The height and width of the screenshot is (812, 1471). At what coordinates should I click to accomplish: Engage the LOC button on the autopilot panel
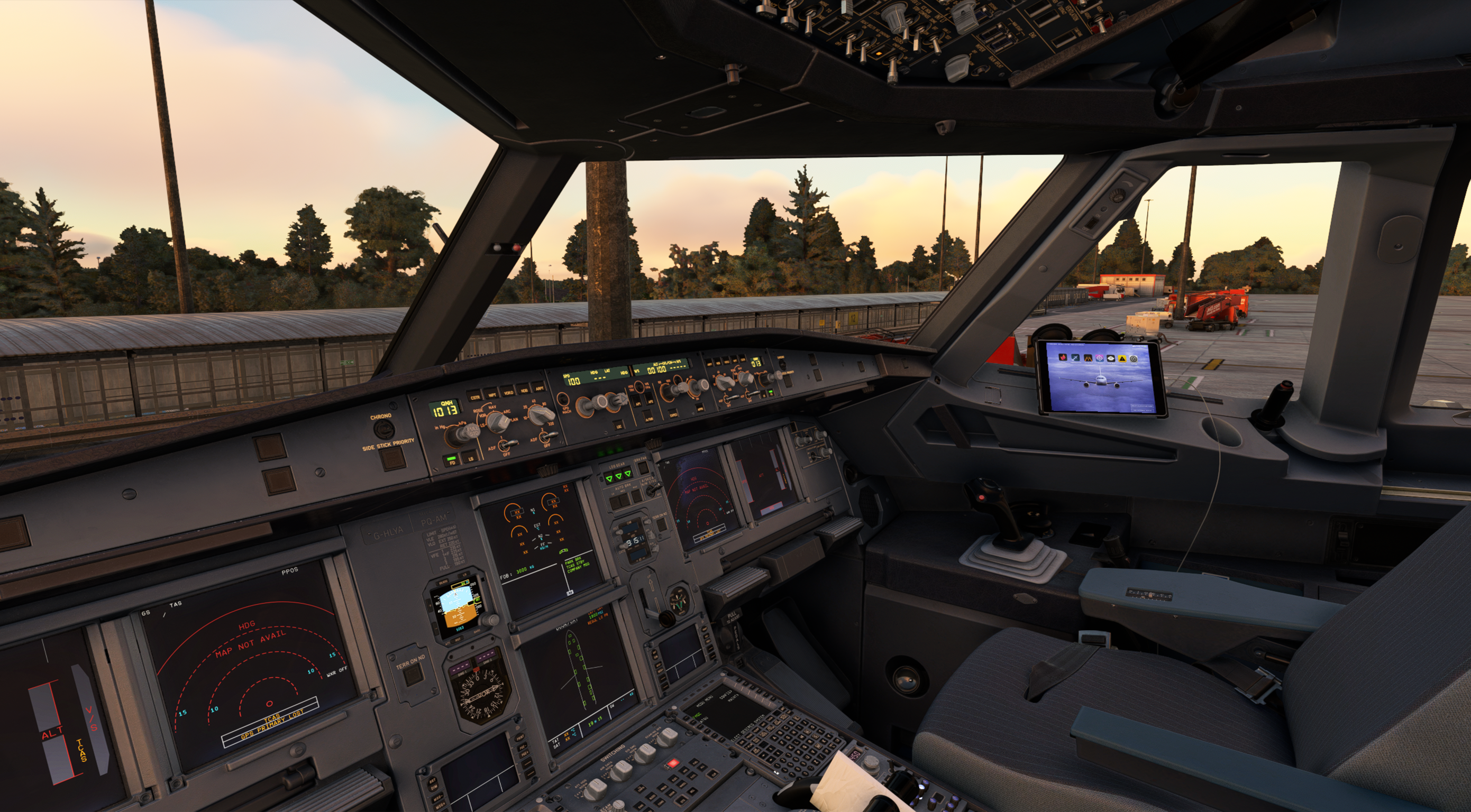click(619, 426)
